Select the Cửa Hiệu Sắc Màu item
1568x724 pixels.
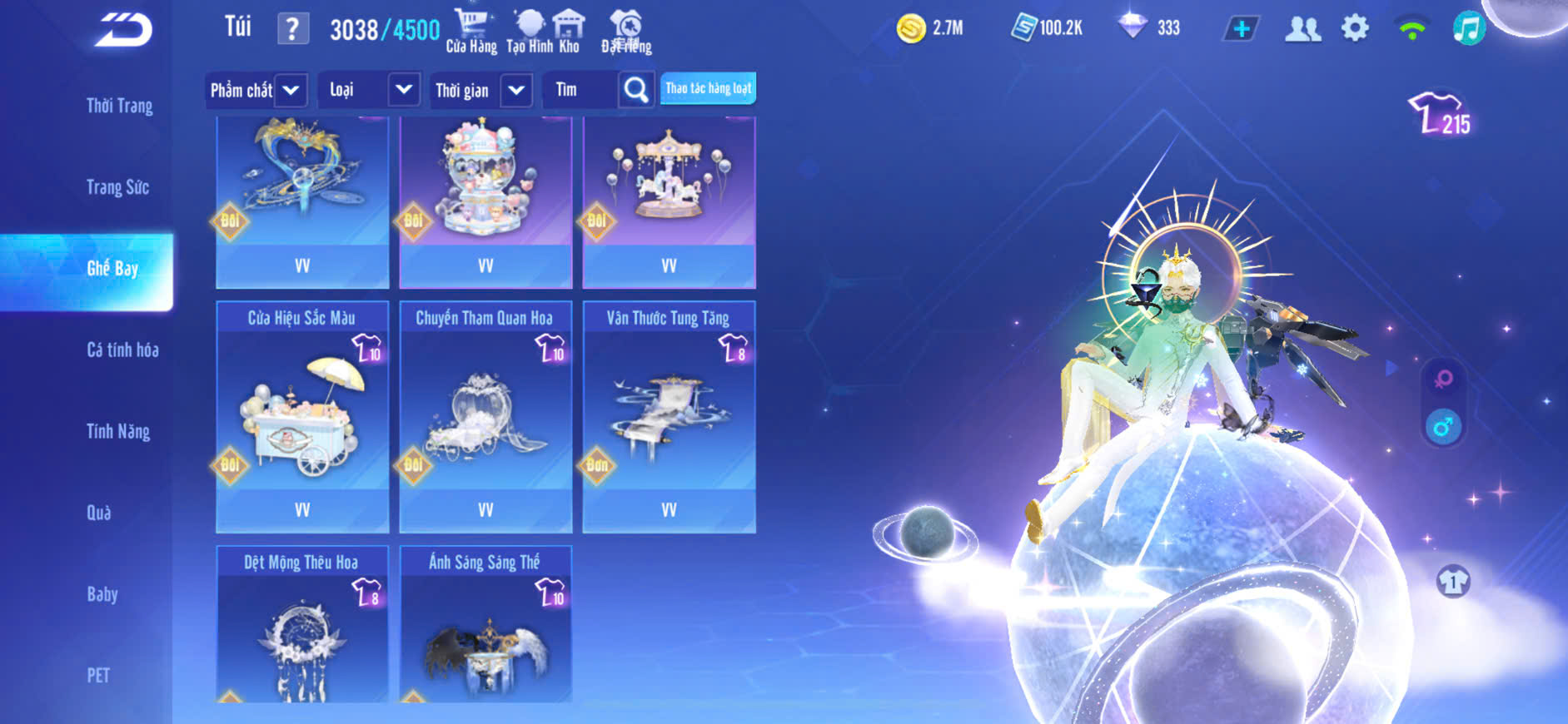click(x=302, y=416)
